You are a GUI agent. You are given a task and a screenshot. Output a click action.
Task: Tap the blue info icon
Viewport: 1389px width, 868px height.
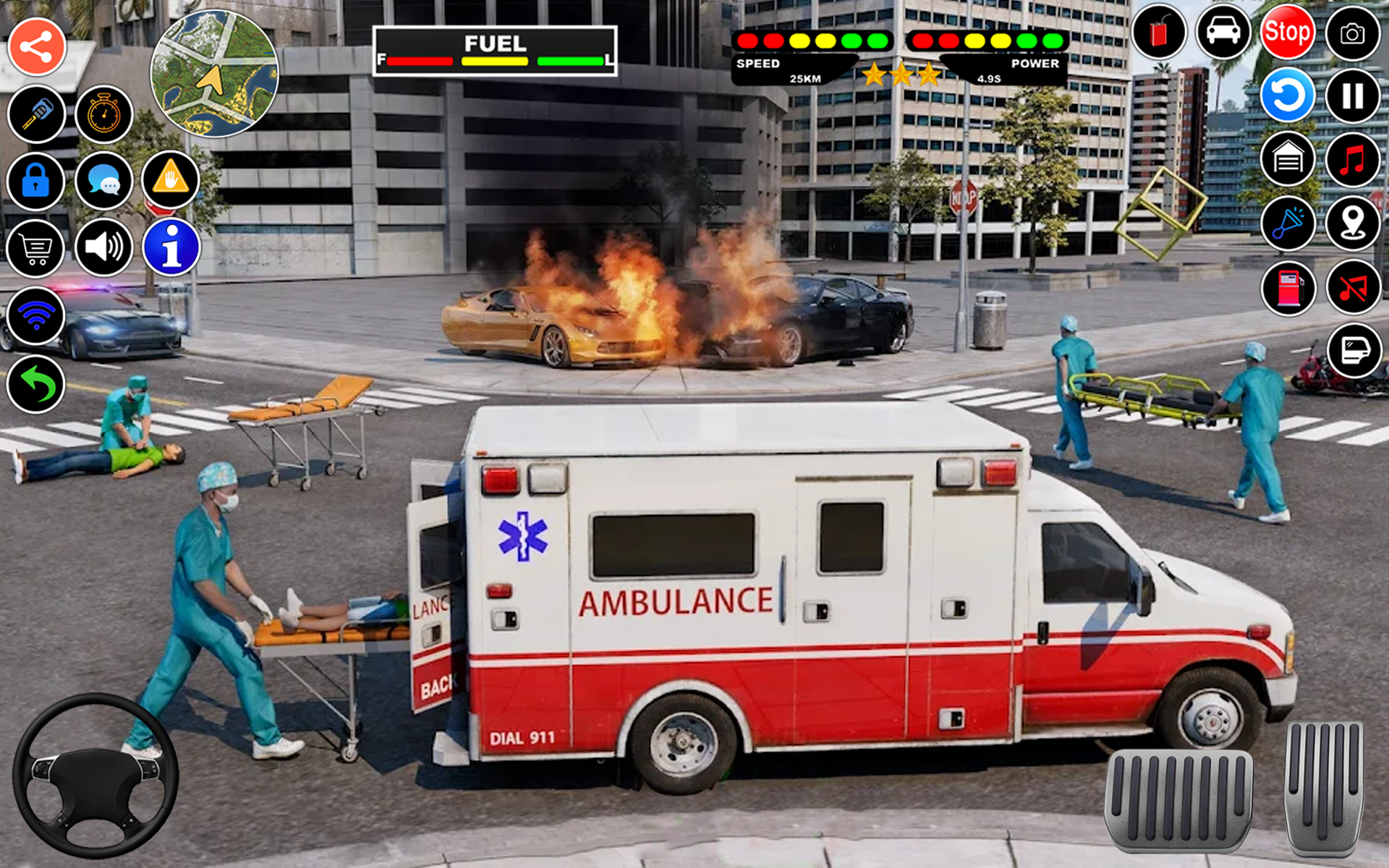(170, 247)
